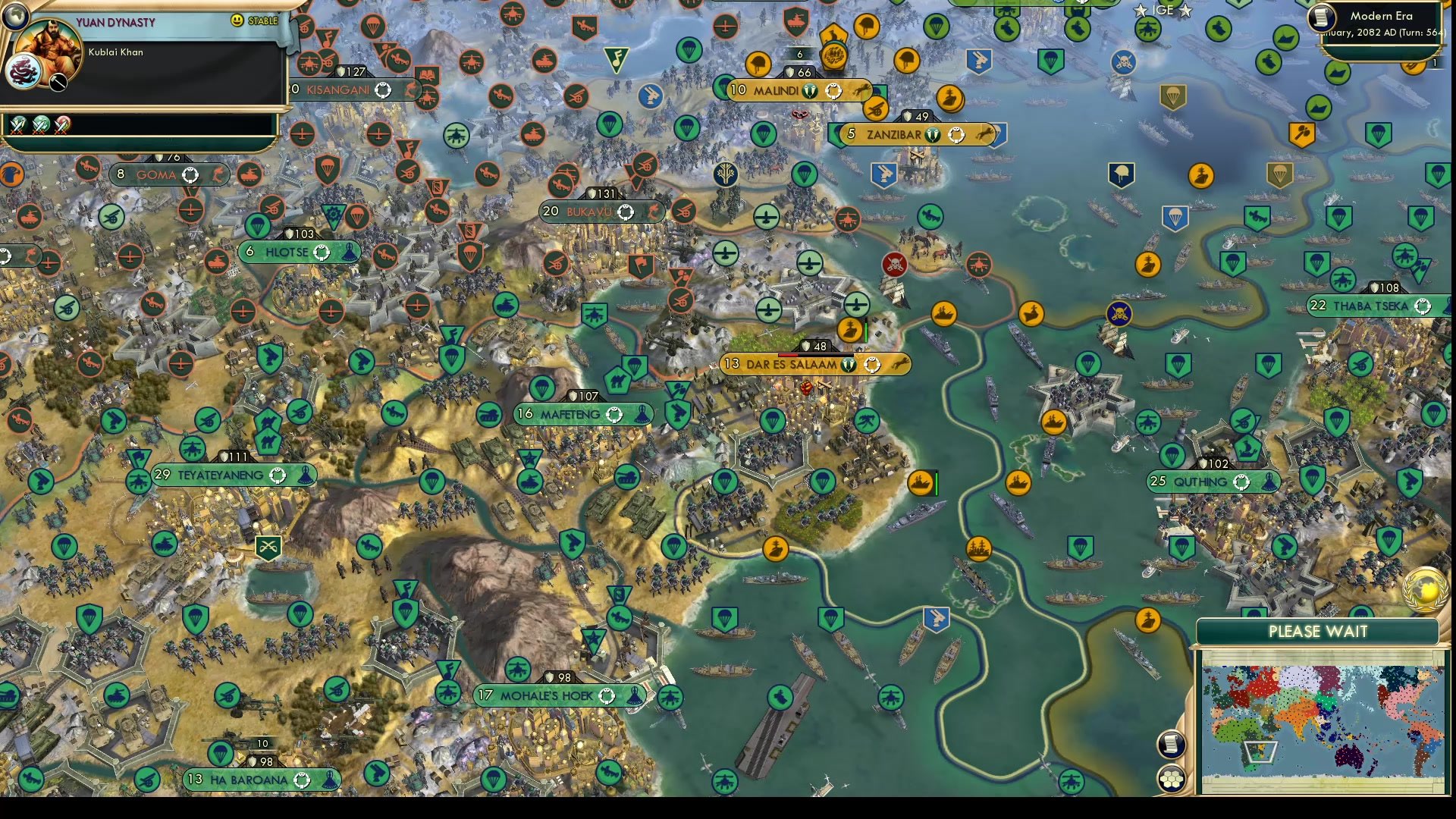The height and width of the screenshot is (819, 1456).
Task: Select the hex grid strategic view icon
Action: [x=1172, y=777]
